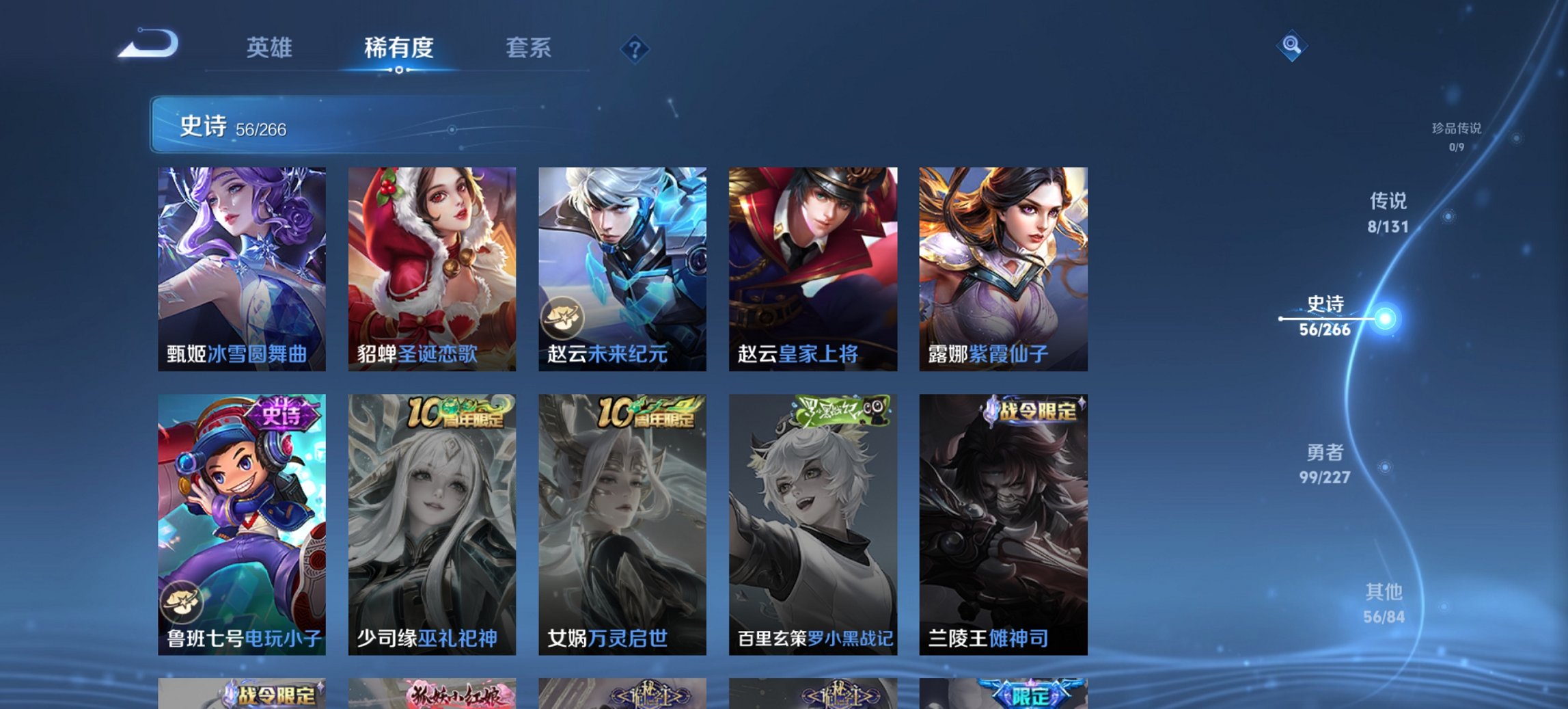Screen dimensions: 1568x709
Task: Switch to the 套系 tab
Action: (x=527, y=48)
